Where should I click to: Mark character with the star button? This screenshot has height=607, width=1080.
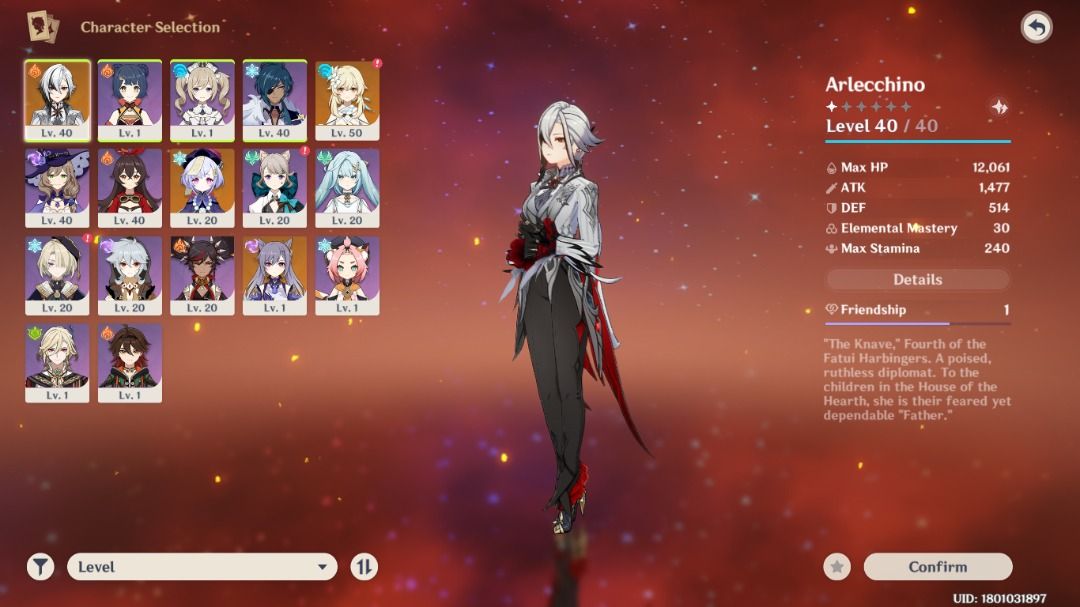[837, 567]
